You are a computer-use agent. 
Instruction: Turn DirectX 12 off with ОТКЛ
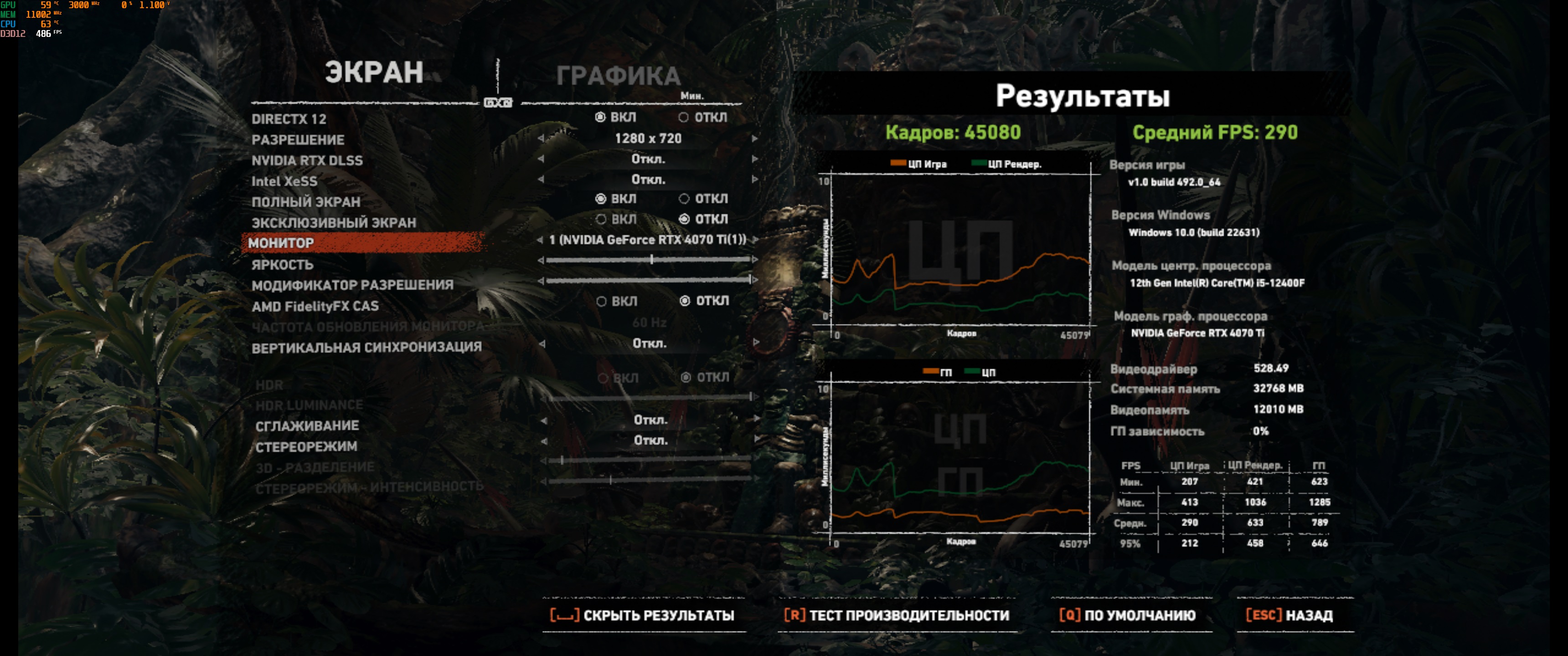click(684, 118)
